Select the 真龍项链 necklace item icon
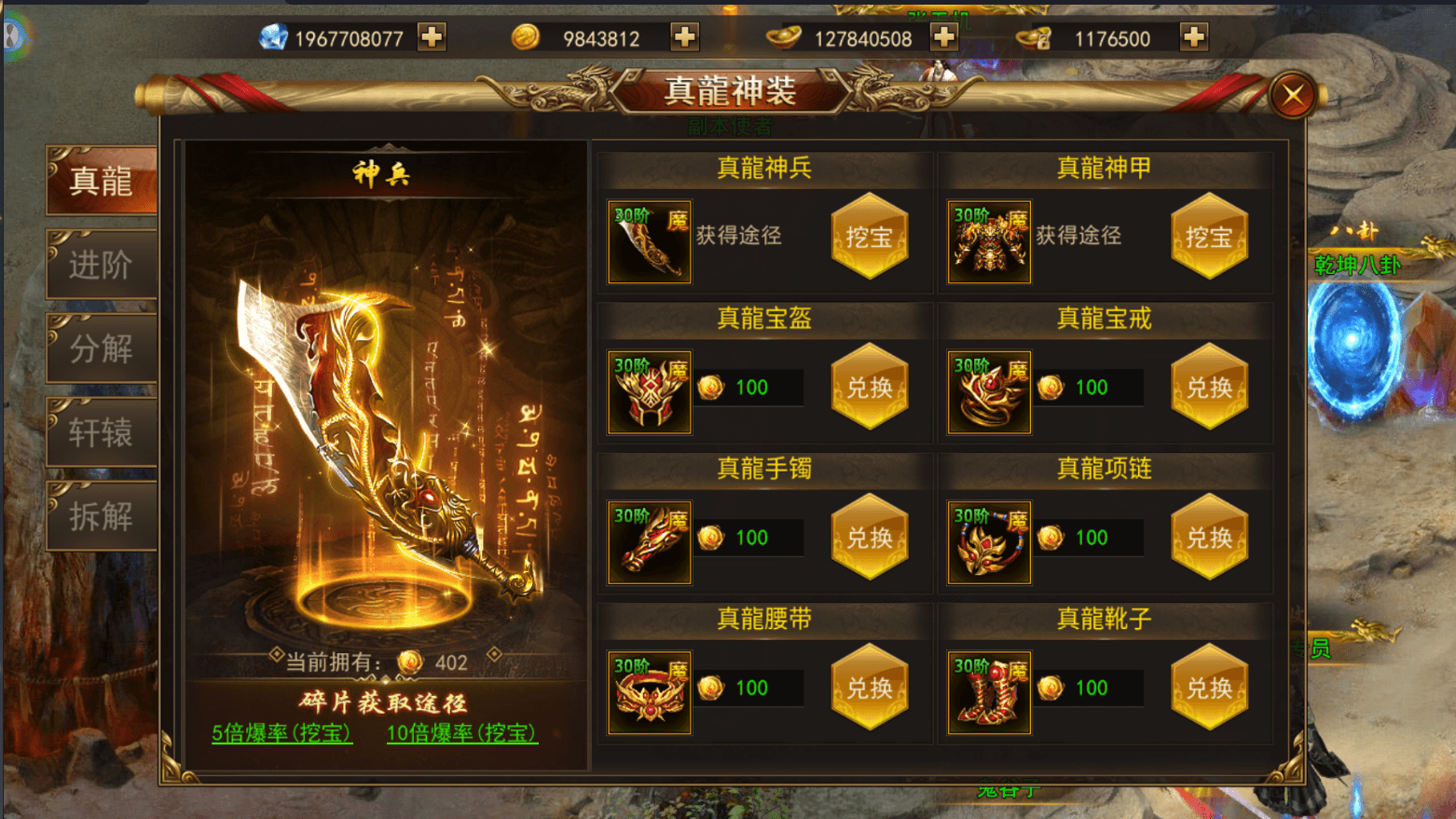The width and height of the screenshot is (1456, 819). pos(988,541)
